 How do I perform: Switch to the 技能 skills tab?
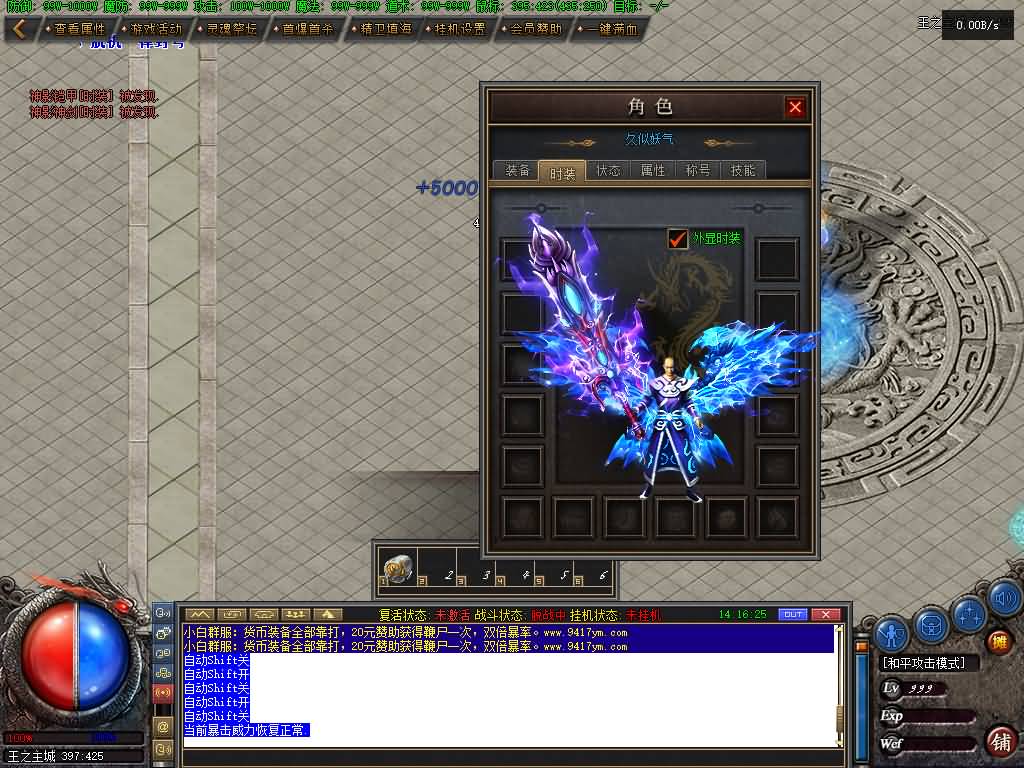point(743,171)
